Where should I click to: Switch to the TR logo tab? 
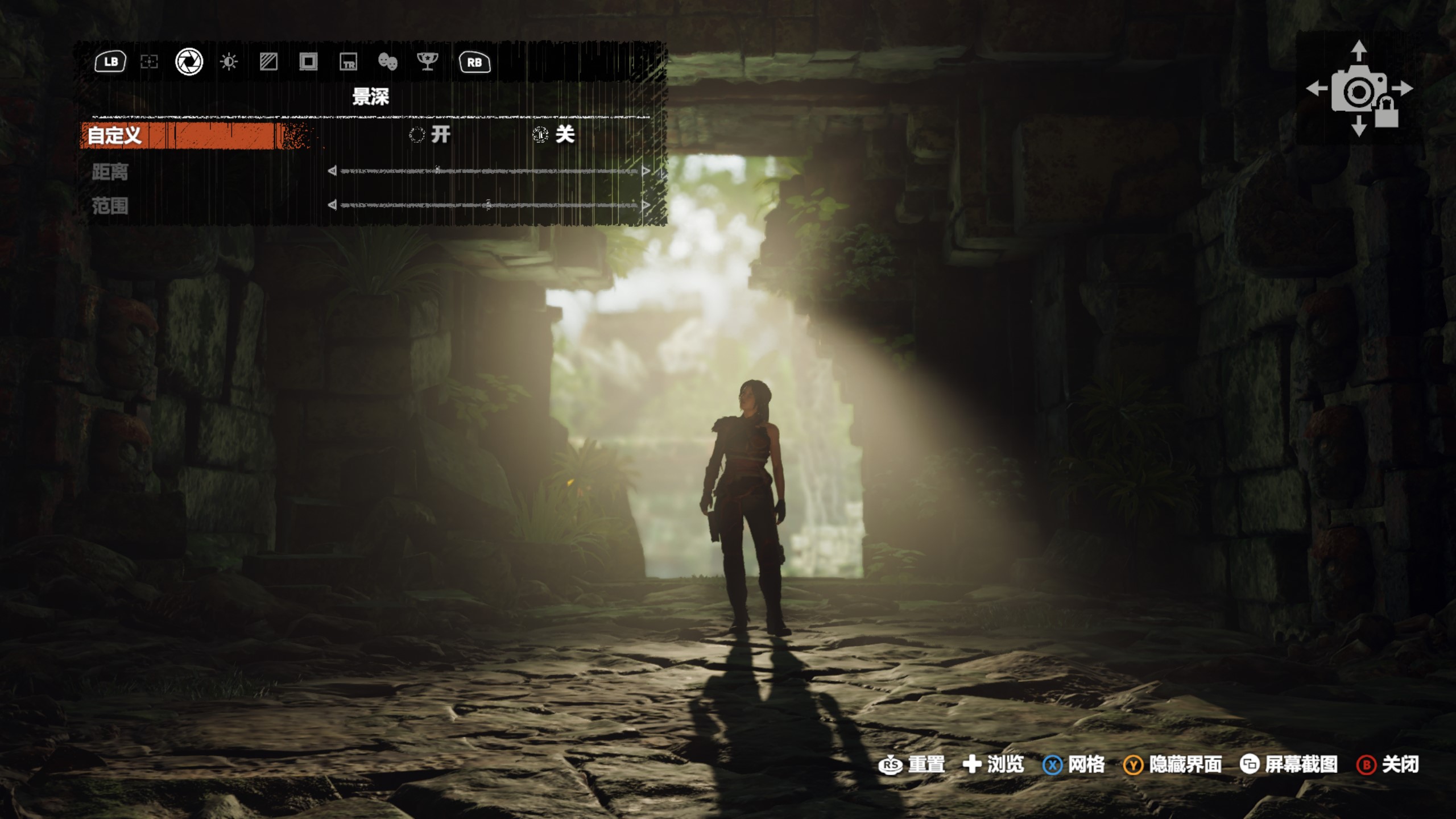(348, 62)
